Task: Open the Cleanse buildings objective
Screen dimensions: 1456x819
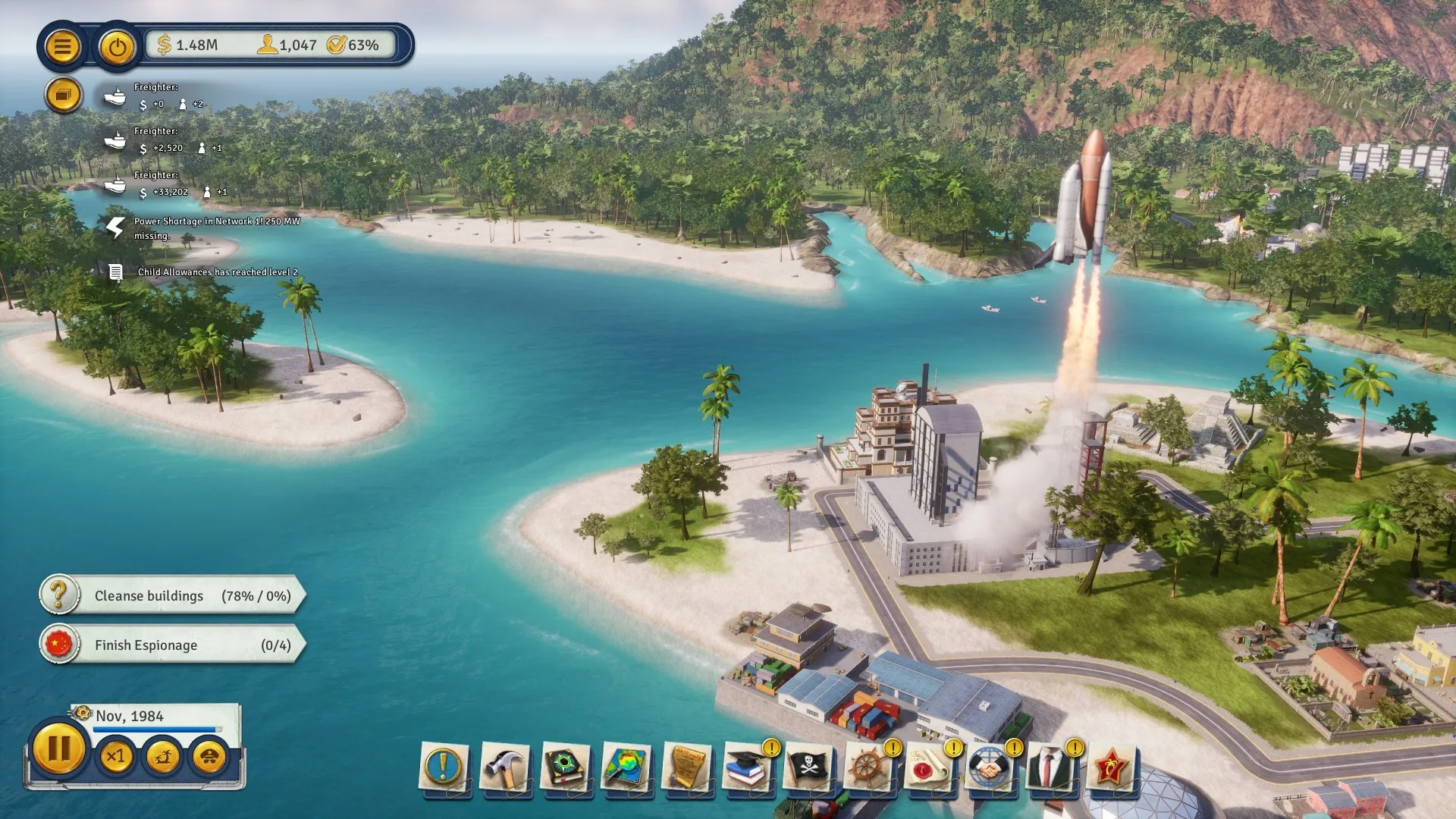Action: pyautogui.click(x=172, y=596)
